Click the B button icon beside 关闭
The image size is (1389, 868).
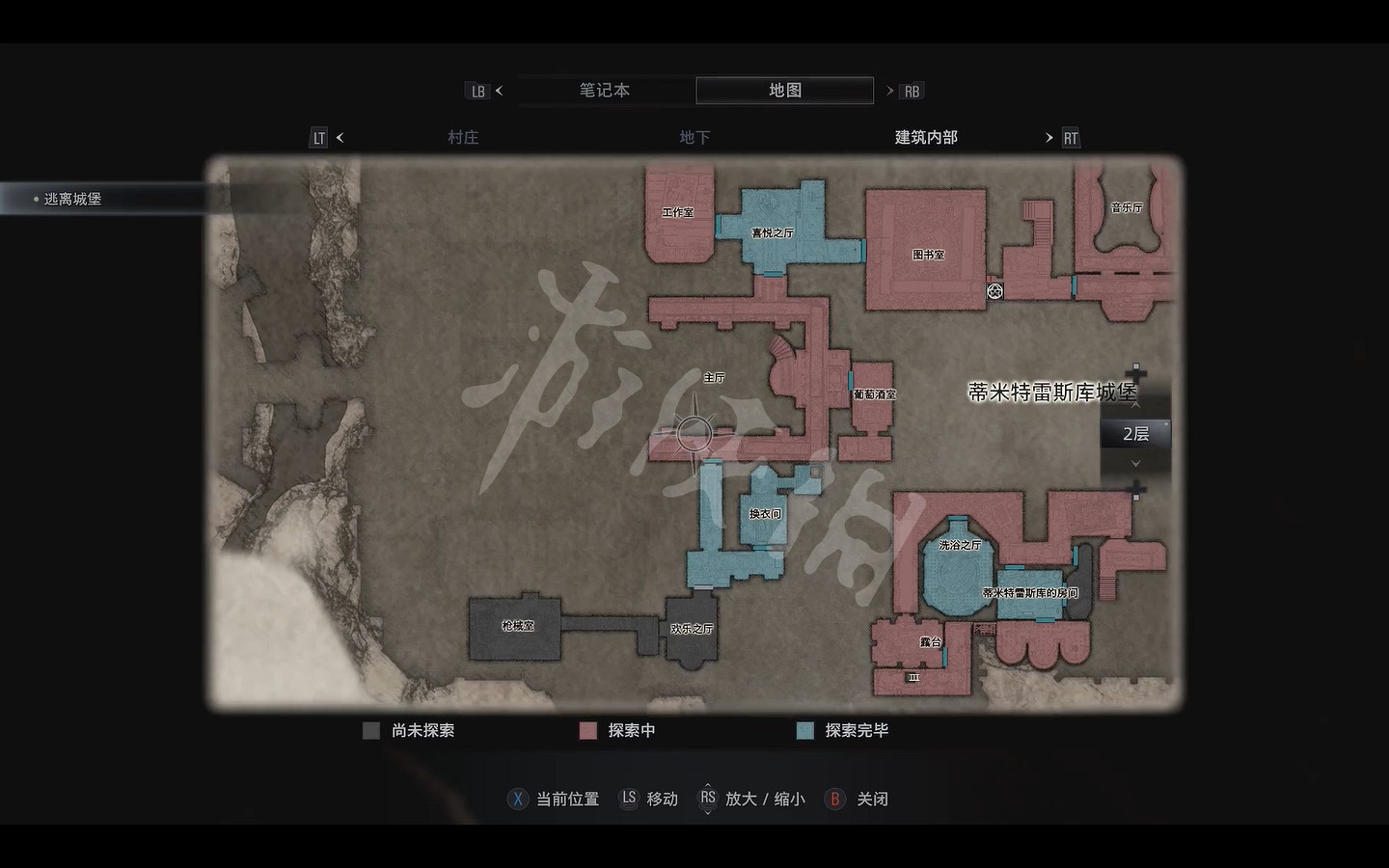point(833,799)
